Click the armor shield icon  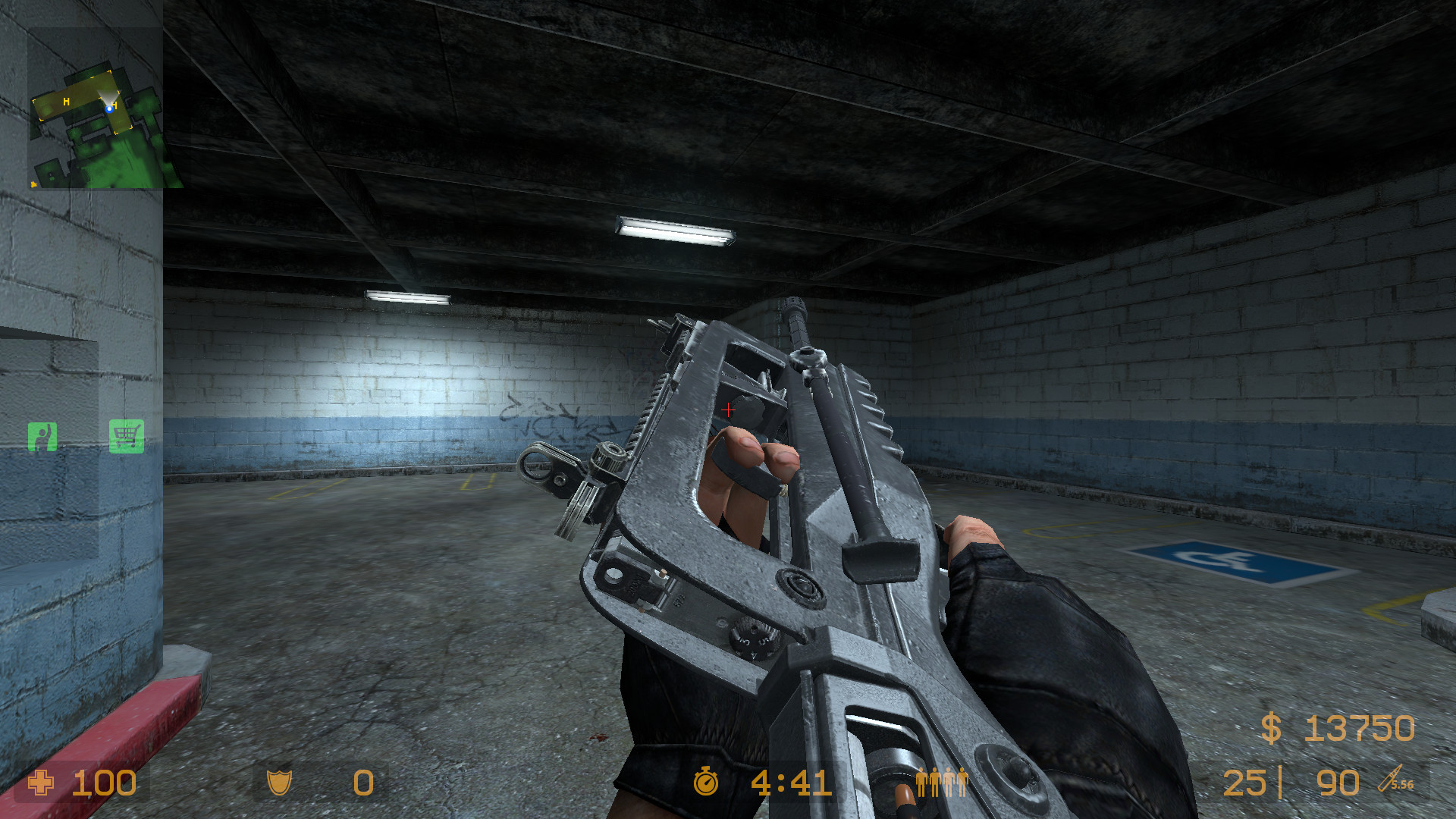coord(280,783)
